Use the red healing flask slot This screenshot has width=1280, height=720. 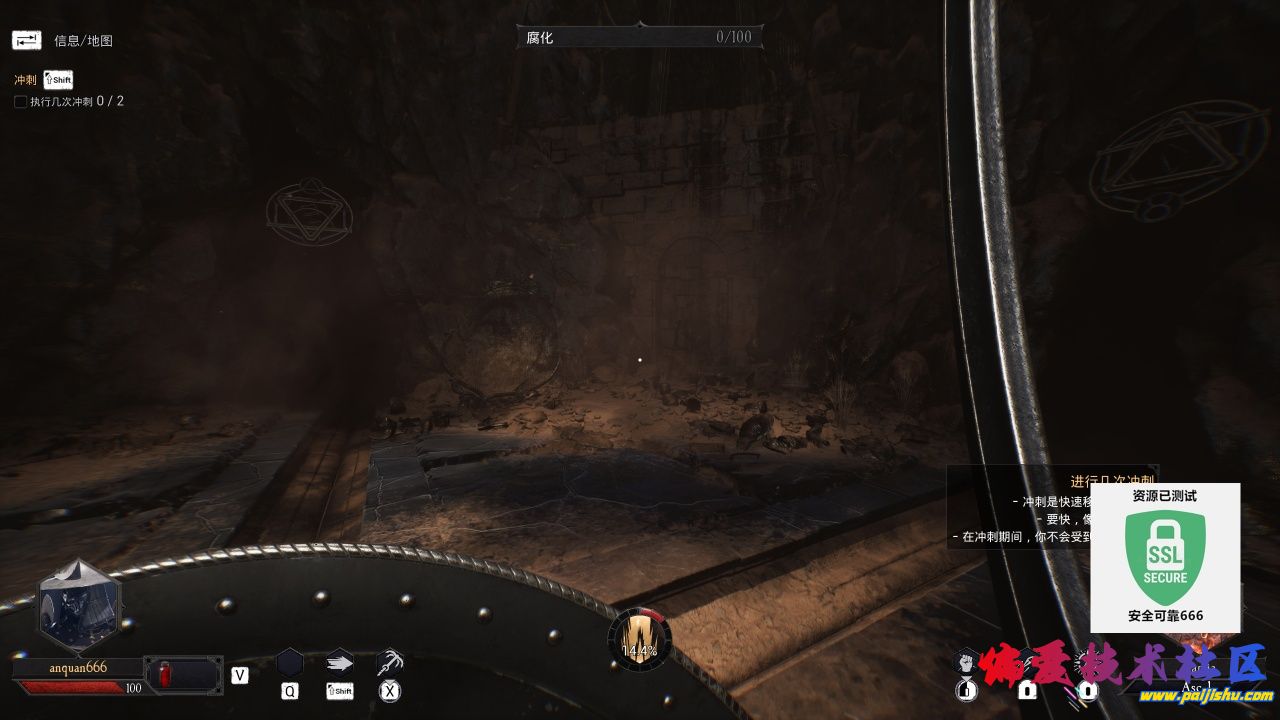[x=165, y=675]
